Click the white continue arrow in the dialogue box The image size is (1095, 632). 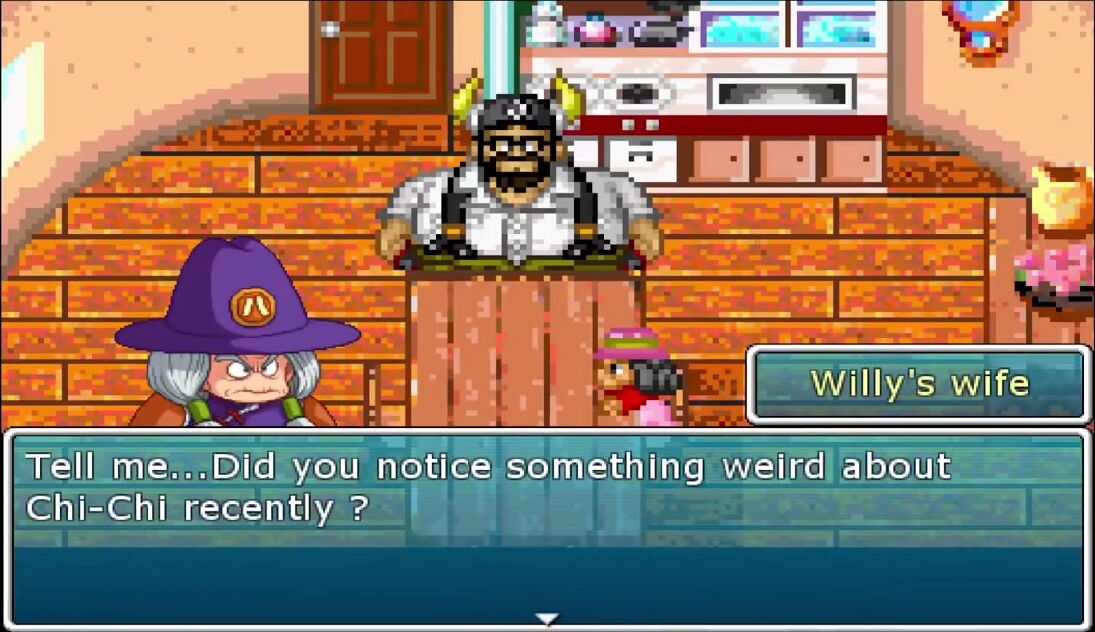pyautogui.click(x=546, y=619)
